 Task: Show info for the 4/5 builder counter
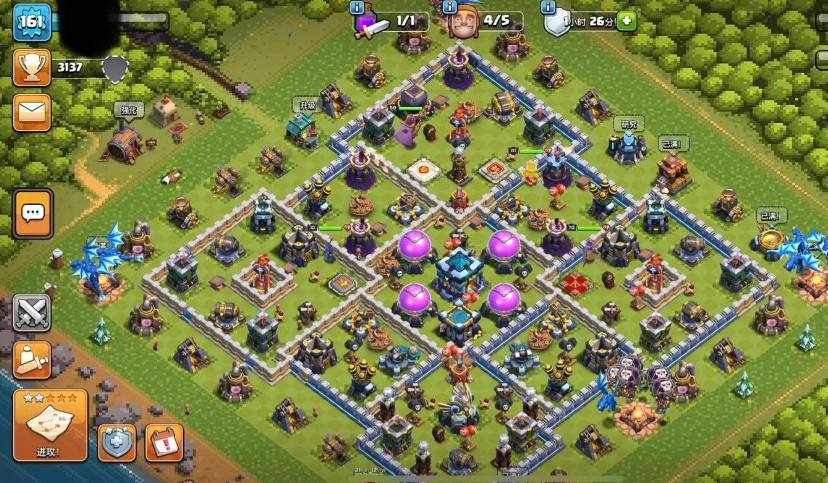448,7
